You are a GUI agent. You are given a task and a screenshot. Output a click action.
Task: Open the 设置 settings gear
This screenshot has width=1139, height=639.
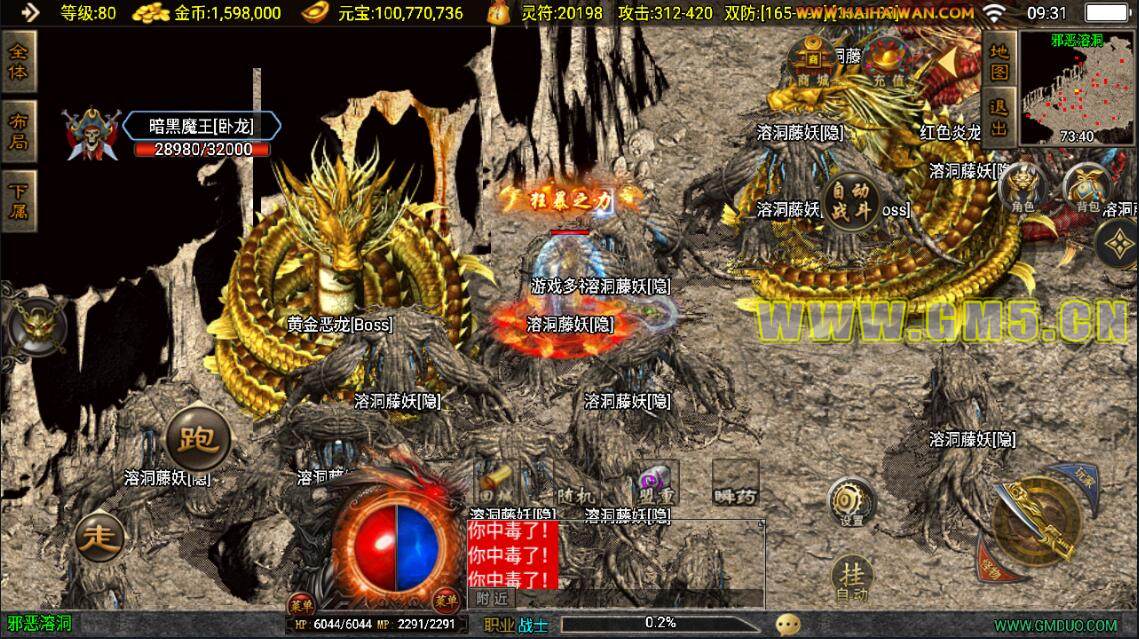coord(852,502)
